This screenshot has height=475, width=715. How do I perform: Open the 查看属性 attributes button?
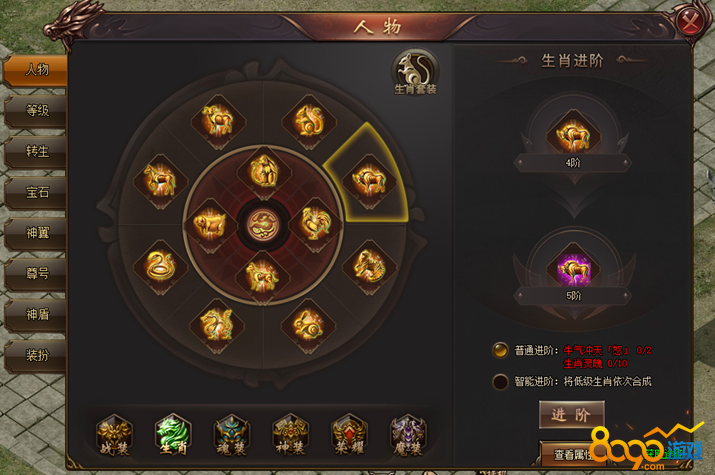(571, 452)
